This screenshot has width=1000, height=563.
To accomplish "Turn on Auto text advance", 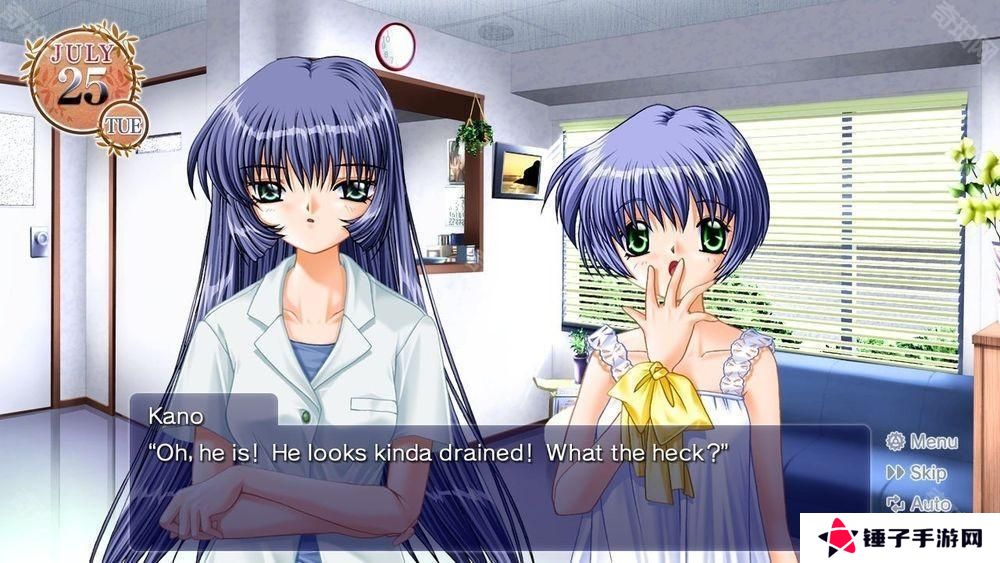I will click(x=918, y=504).
